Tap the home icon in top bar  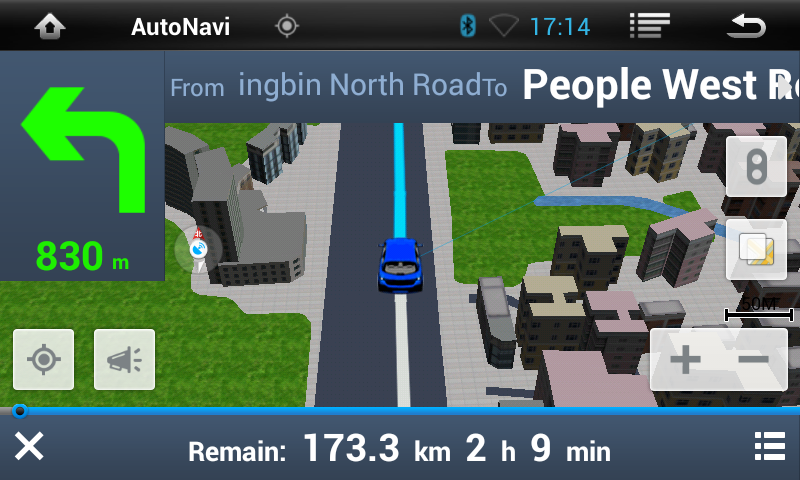pos(49,27)
